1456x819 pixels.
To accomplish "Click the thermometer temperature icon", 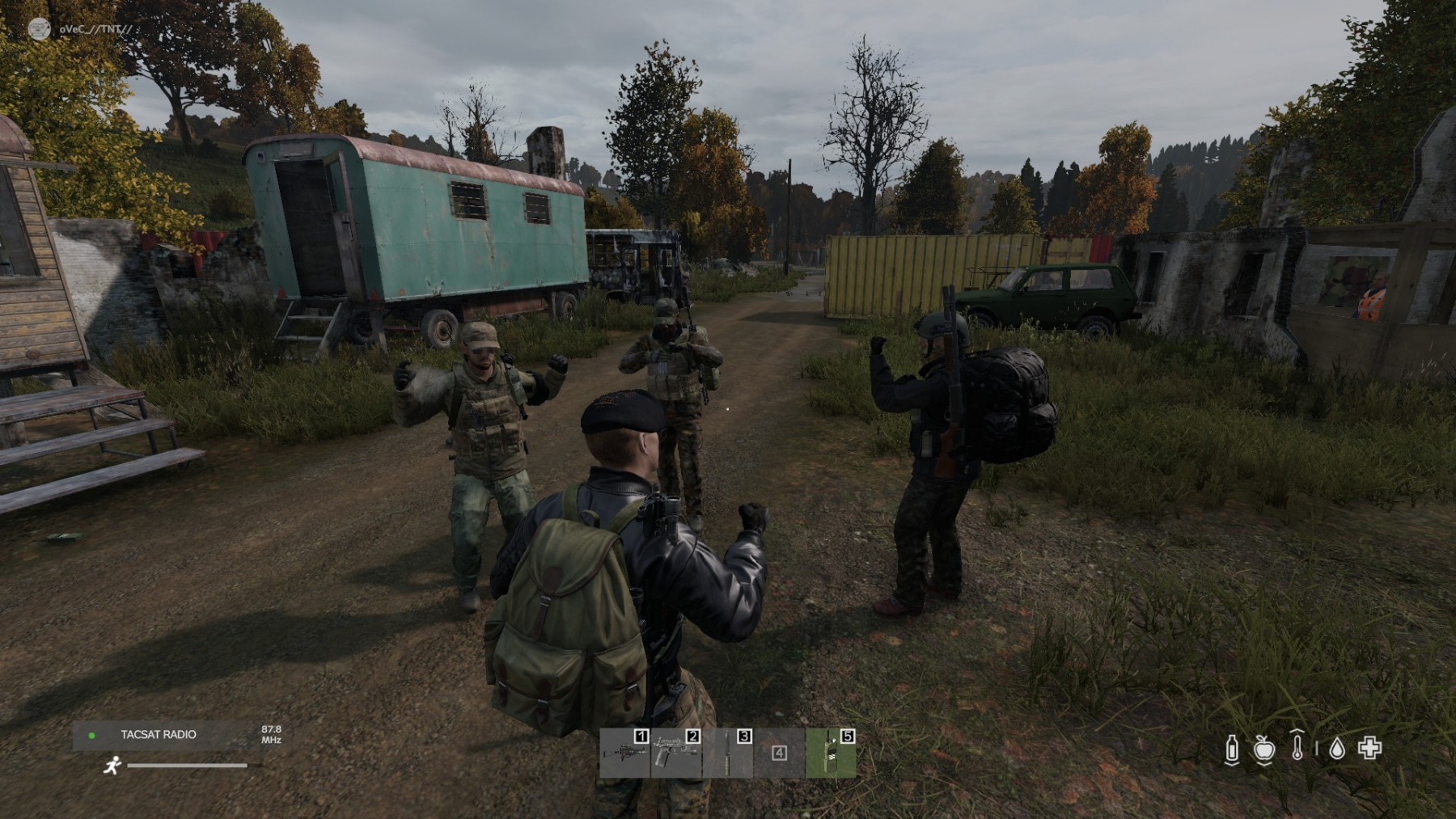I will (x=1297, y=746).
